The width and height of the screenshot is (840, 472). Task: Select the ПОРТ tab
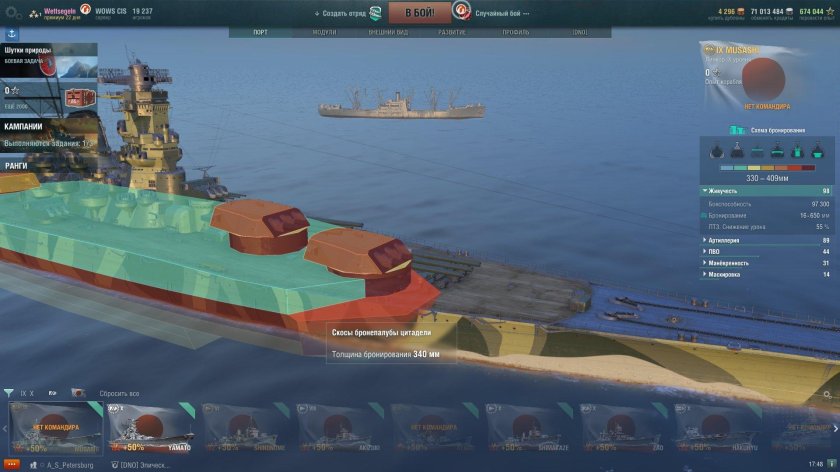click(260, 32)
